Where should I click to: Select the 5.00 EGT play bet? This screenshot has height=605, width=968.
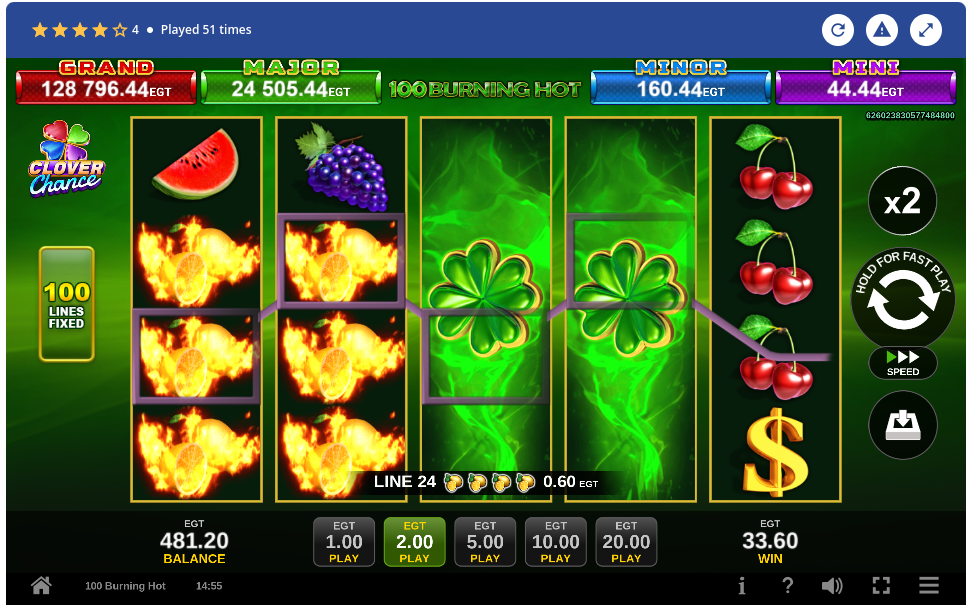pyautogui.click(x=485, y=542)
